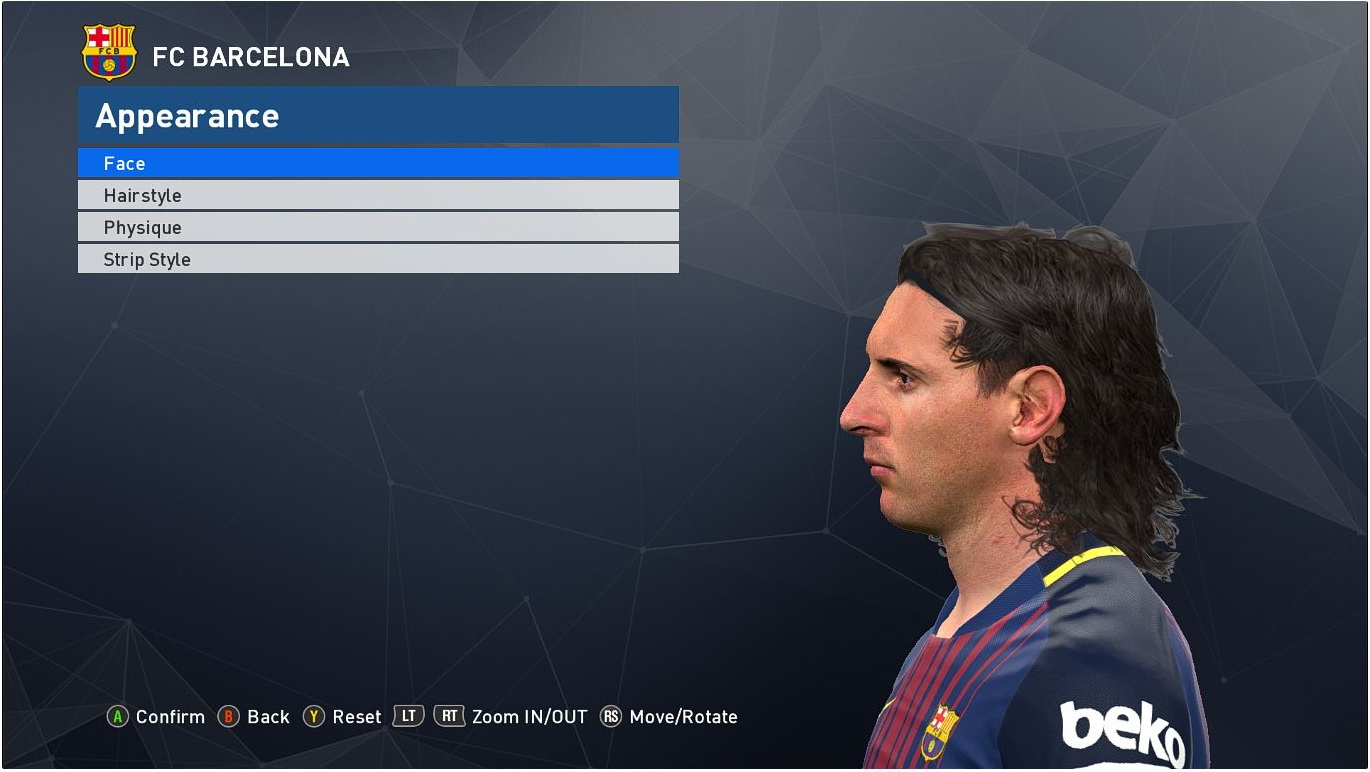Click Move/Rotate label

682,716
